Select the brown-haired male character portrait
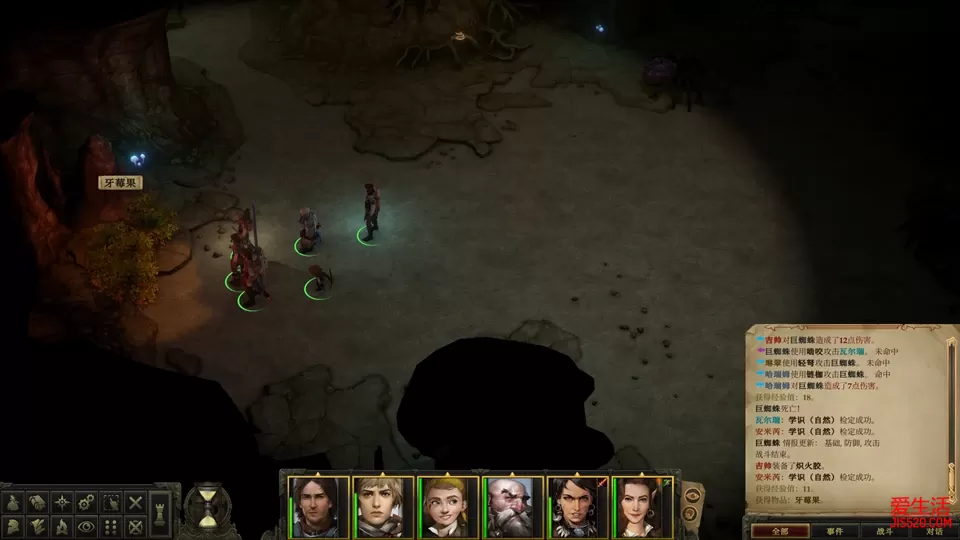 point(319,507)
